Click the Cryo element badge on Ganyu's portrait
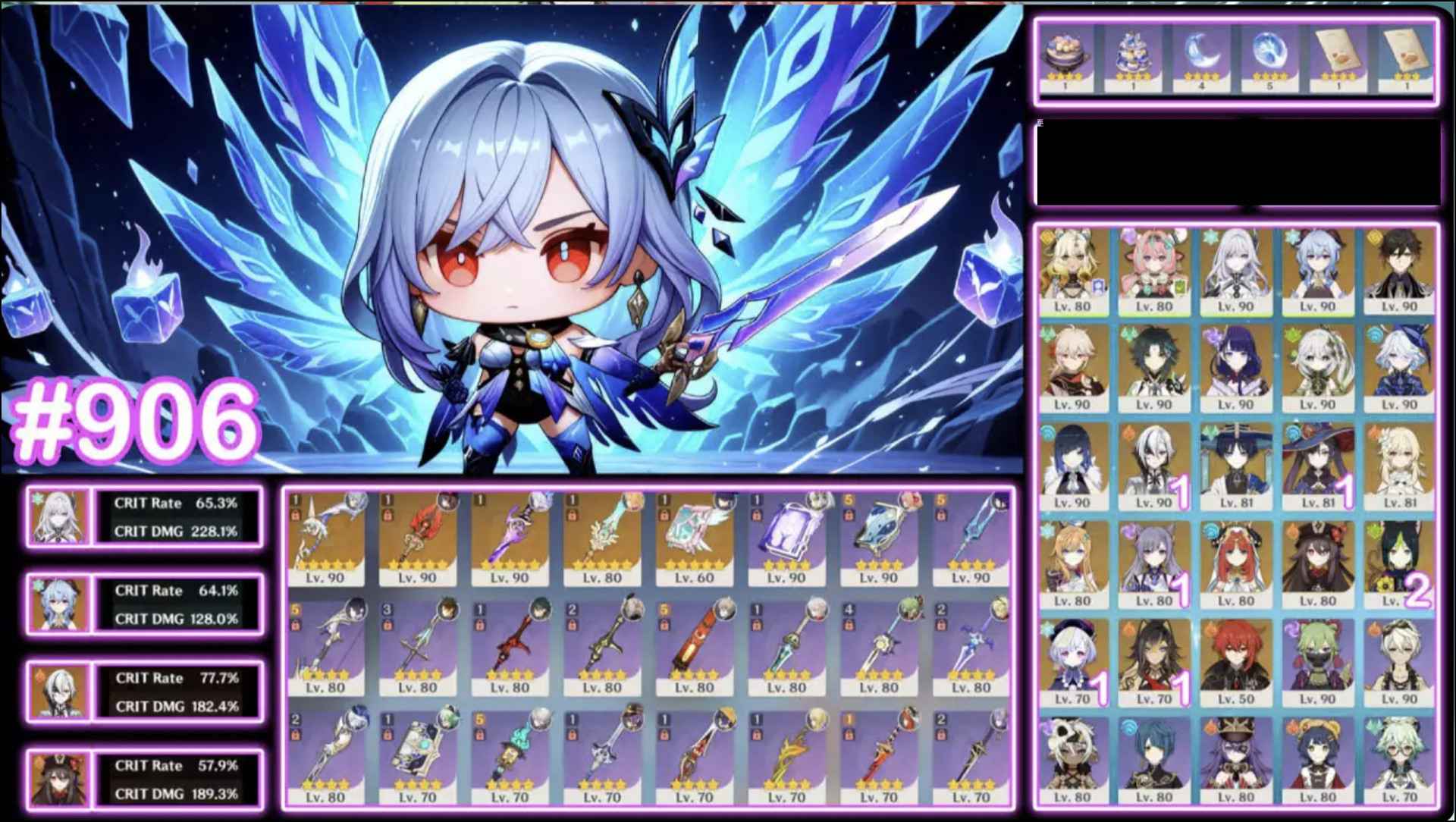This screenshot has height=822, width=1456. (1289, 238)
